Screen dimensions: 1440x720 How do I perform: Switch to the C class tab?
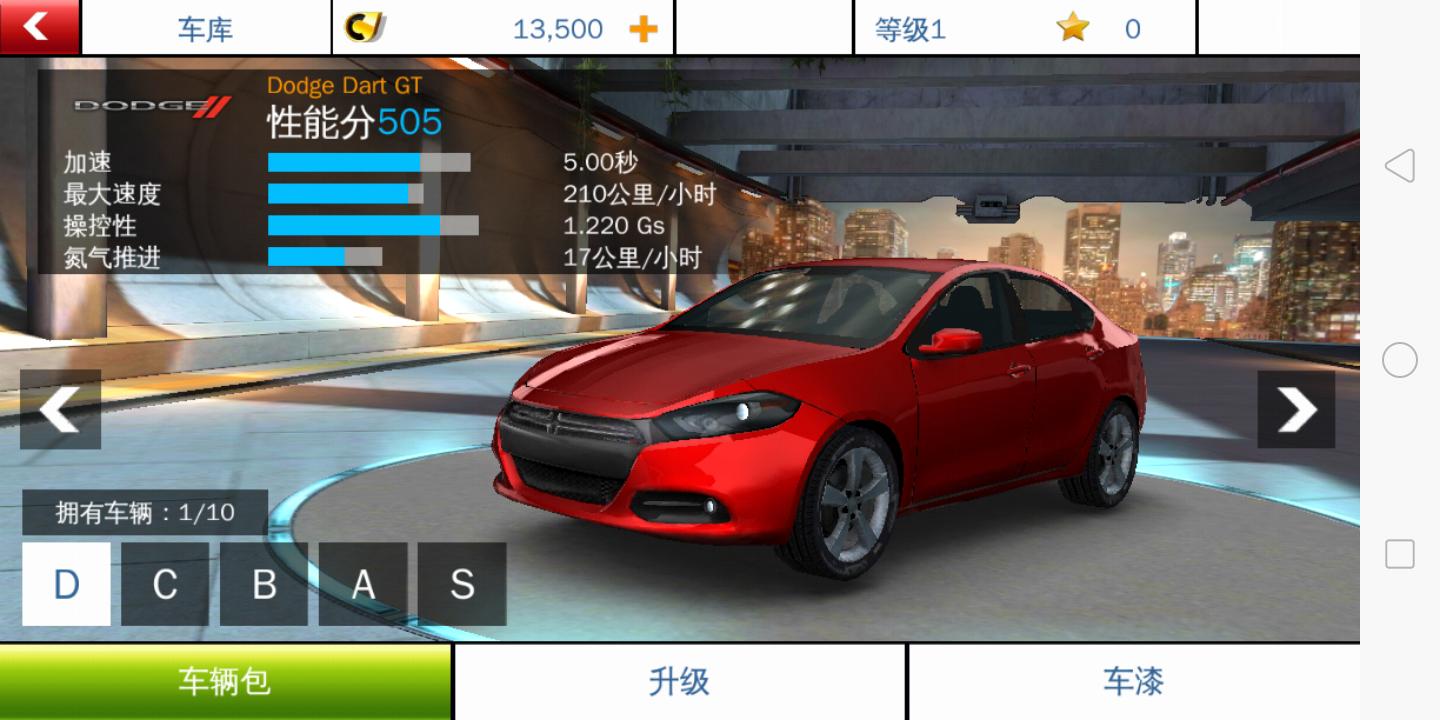[165, 584]
